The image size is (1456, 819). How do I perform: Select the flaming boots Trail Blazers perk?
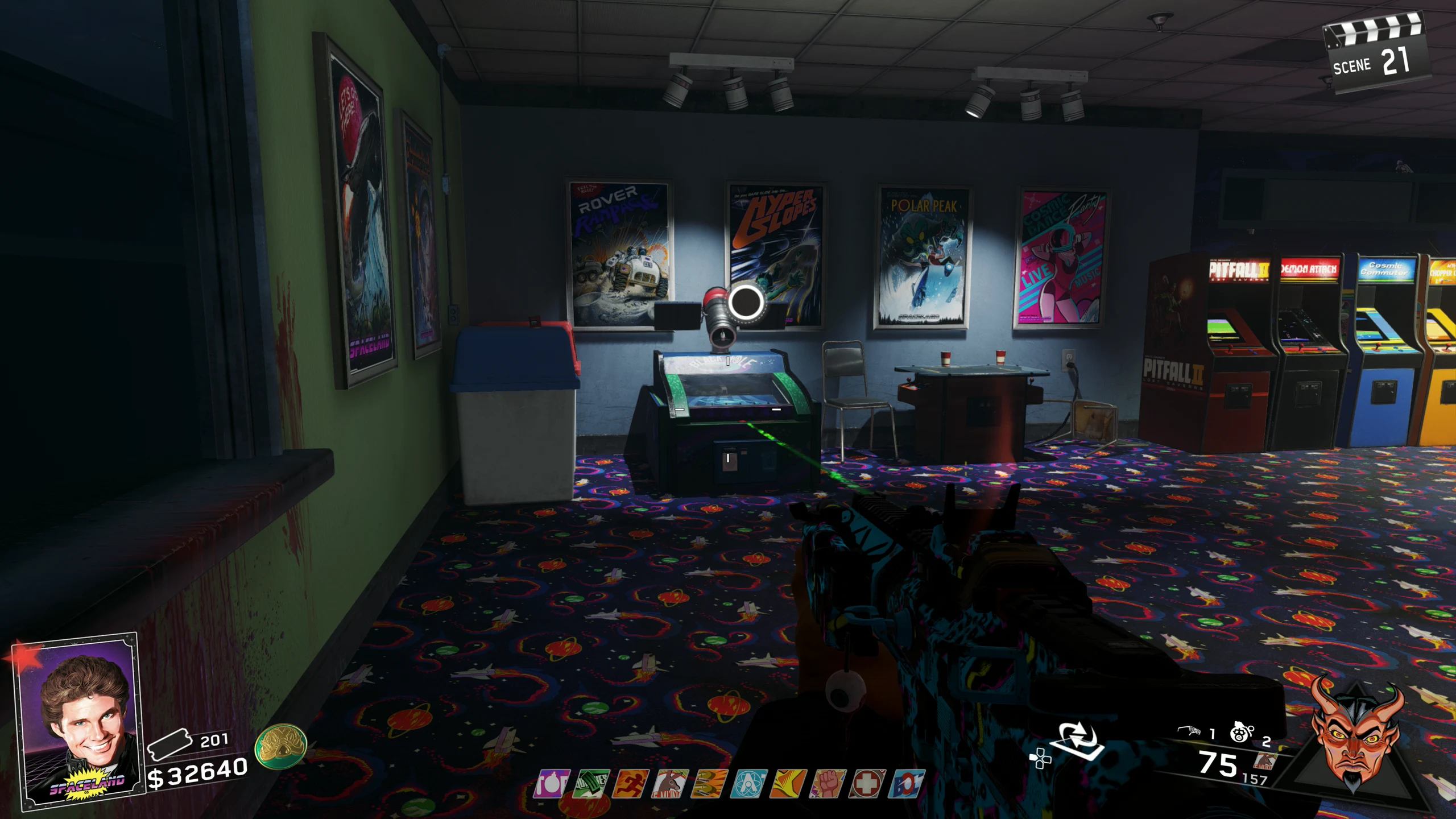point(710,784)
